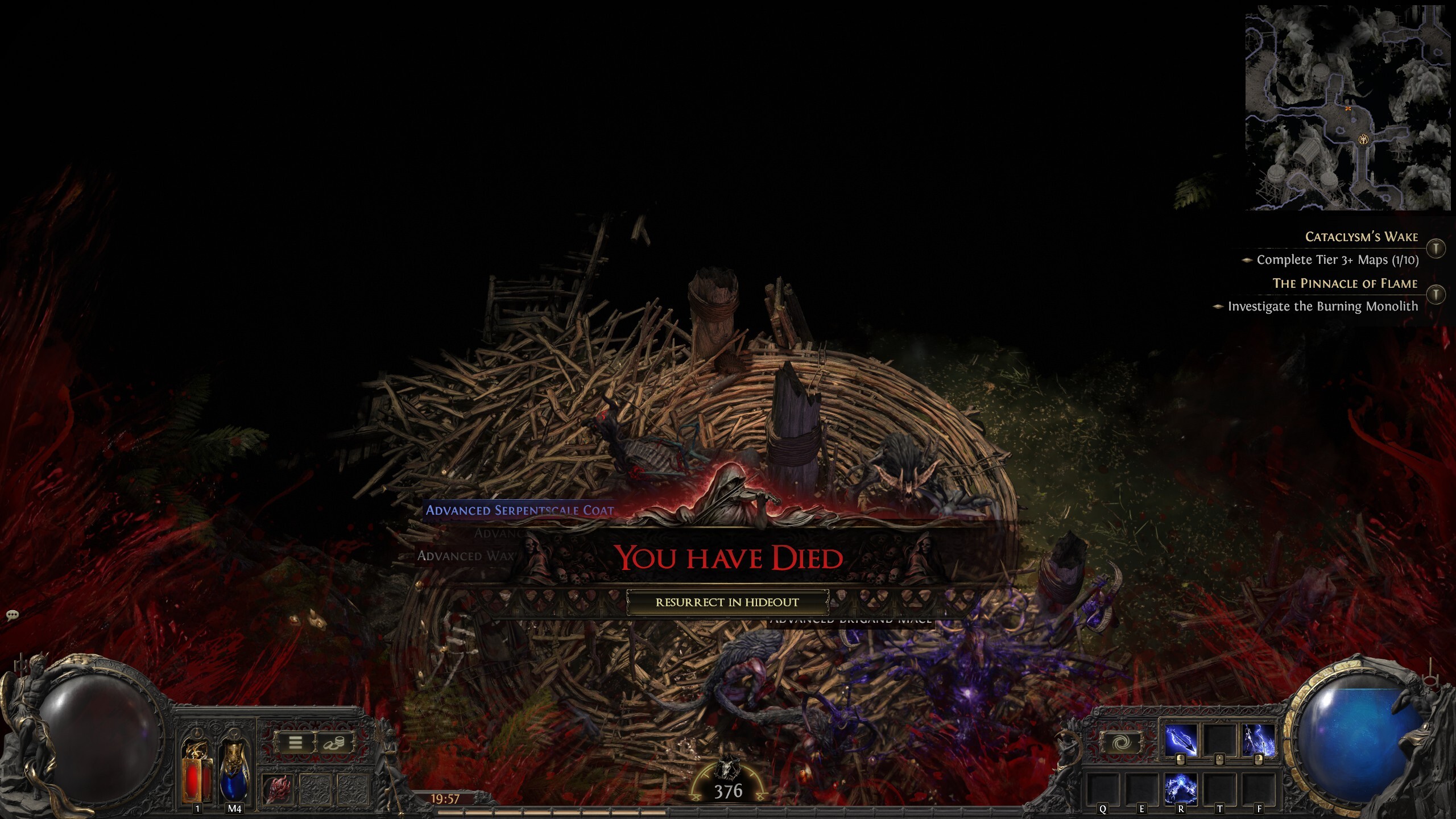Select The Pinnacle of Flame quest entry
The height and width of the screenshot is (819, 1456).
pyautogui.click(x=1345, y=283)
